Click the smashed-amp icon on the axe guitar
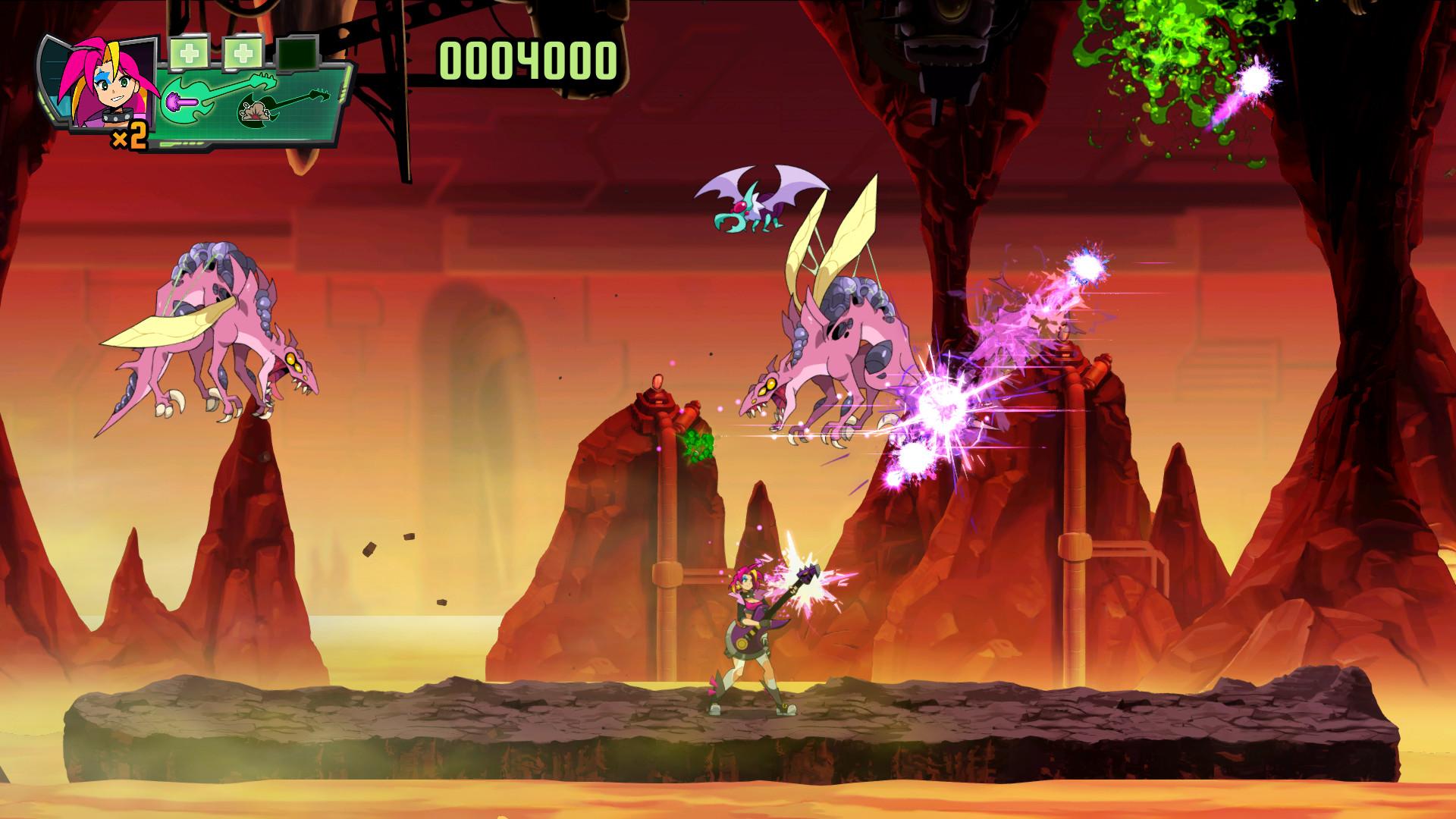1456x819 pixels. coord(254,113)
